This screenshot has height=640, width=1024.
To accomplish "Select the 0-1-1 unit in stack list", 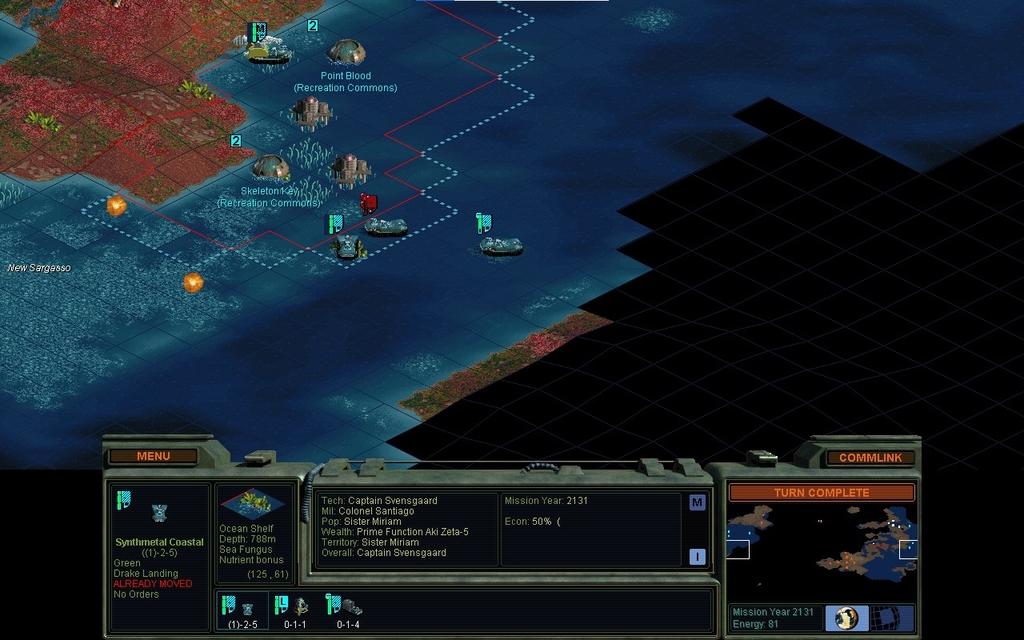I will [x=294, y=609].
